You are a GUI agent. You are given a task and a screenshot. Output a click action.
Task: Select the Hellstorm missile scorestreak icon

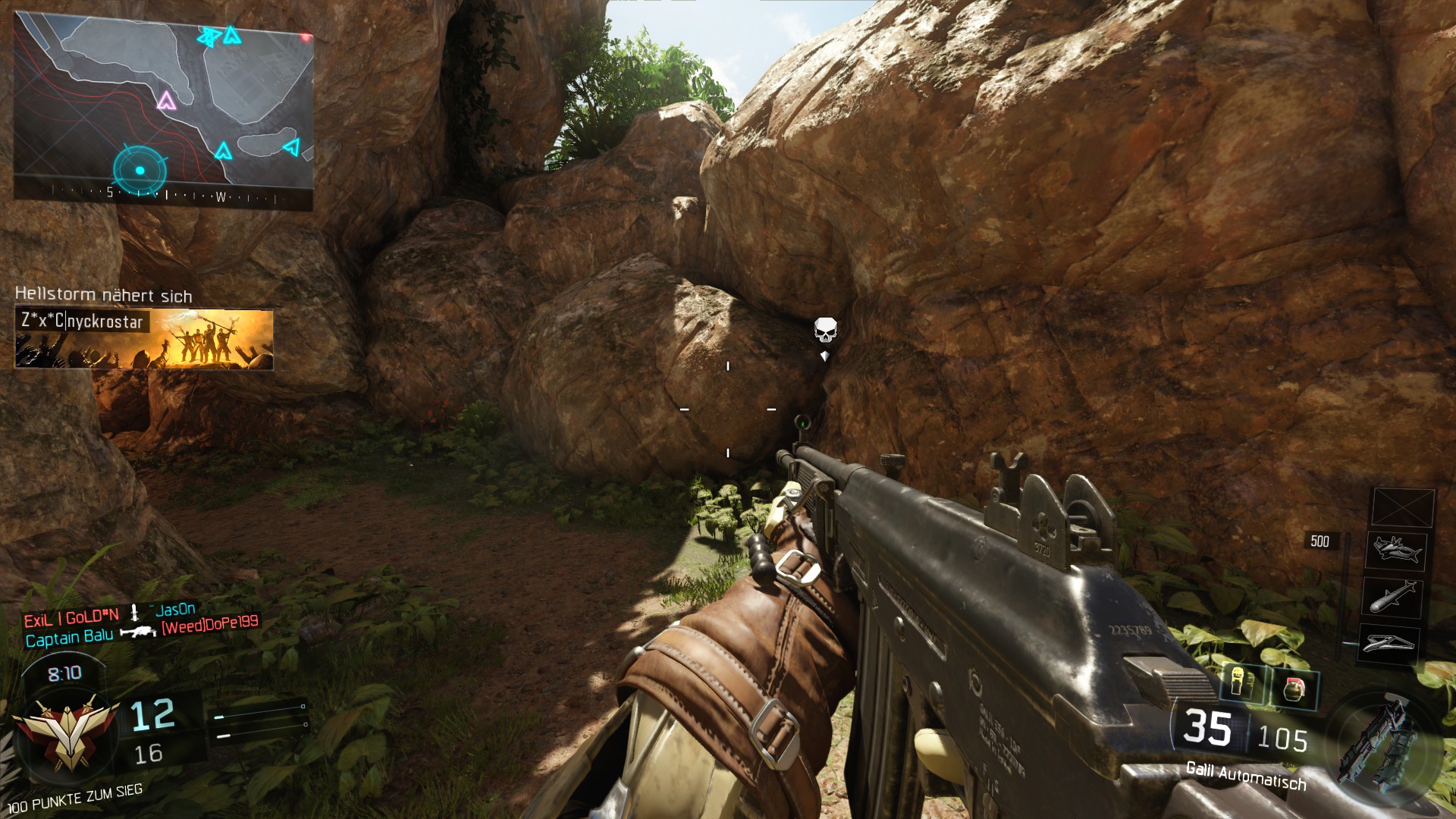pos(1392,596)
